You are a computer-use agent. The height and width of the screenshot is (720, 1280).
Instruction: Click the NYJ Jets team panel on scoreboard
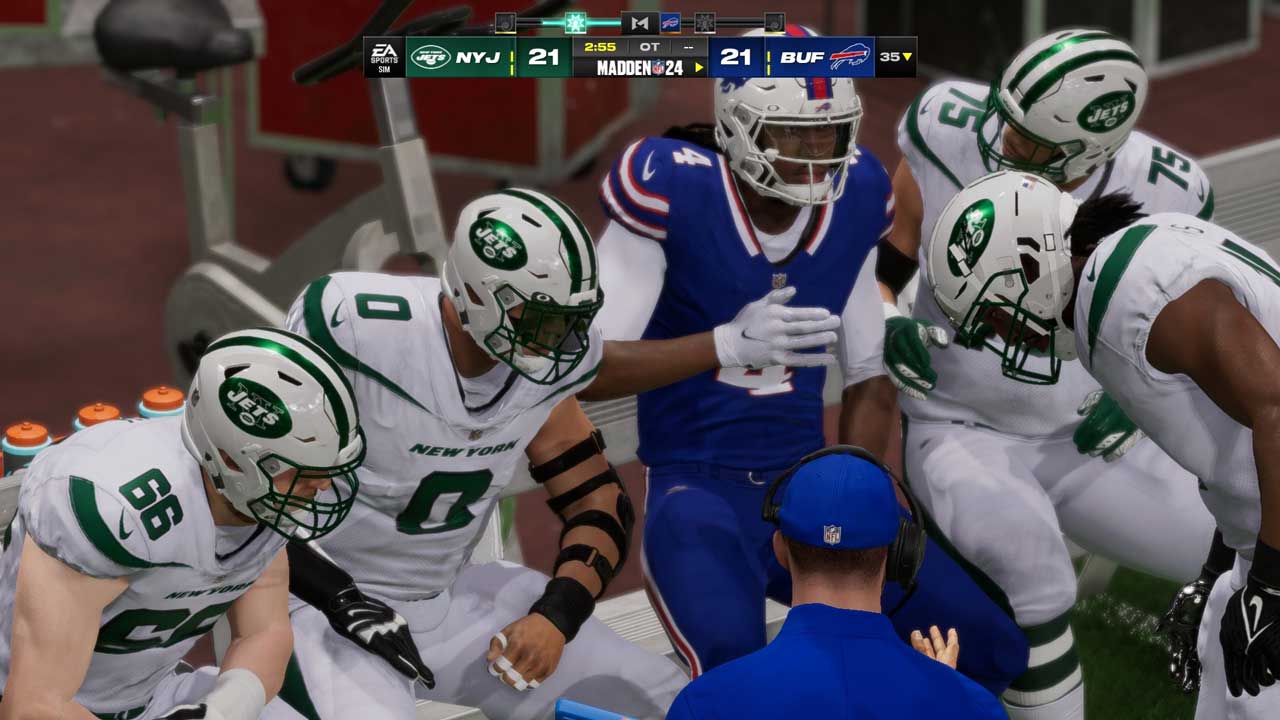(x=460, y=57)
